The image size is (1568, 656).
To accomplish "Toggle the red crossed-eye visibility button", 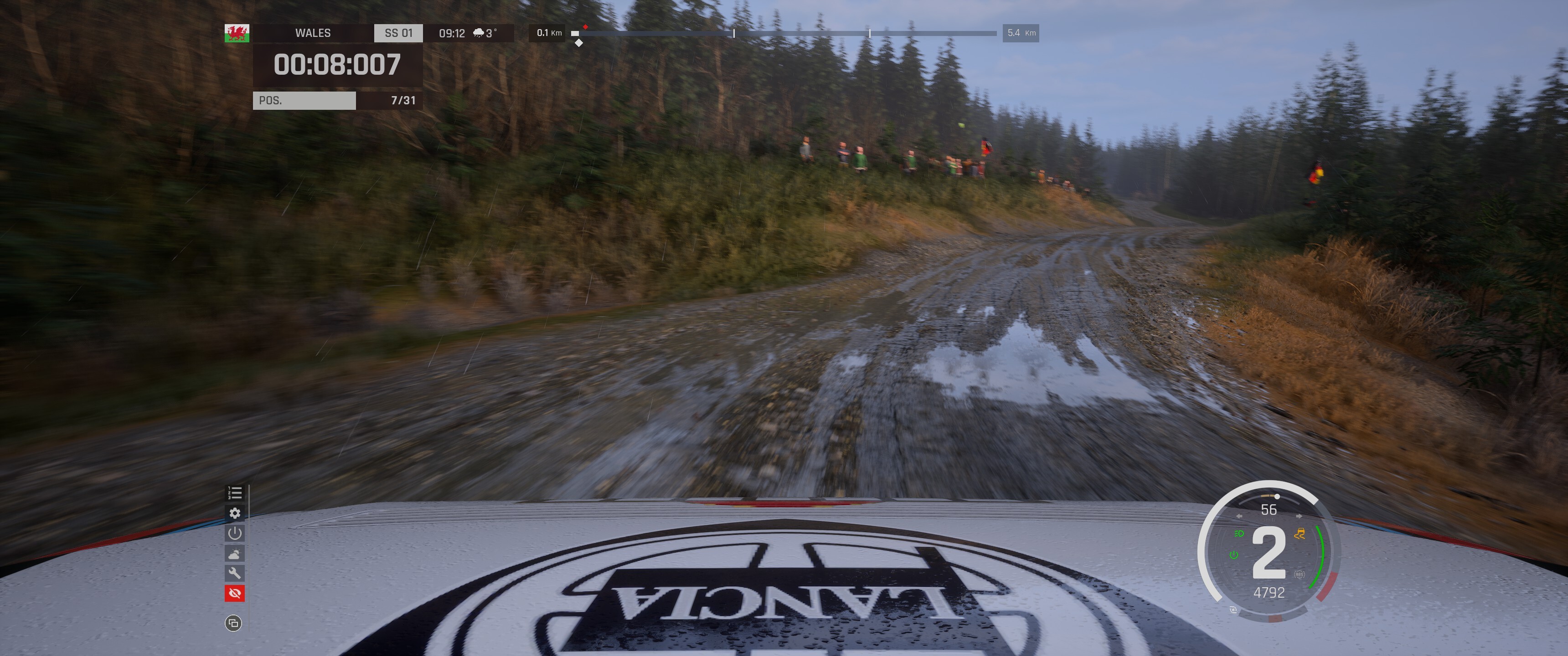I will pos(235,593).
